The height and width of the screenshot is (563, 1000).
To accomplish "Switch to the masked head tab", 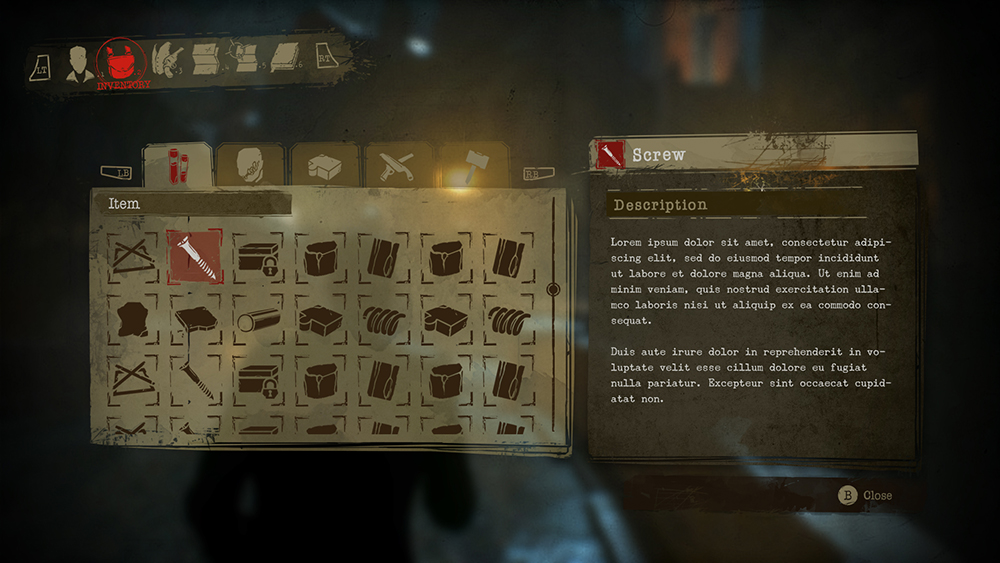I will point(250,166).
